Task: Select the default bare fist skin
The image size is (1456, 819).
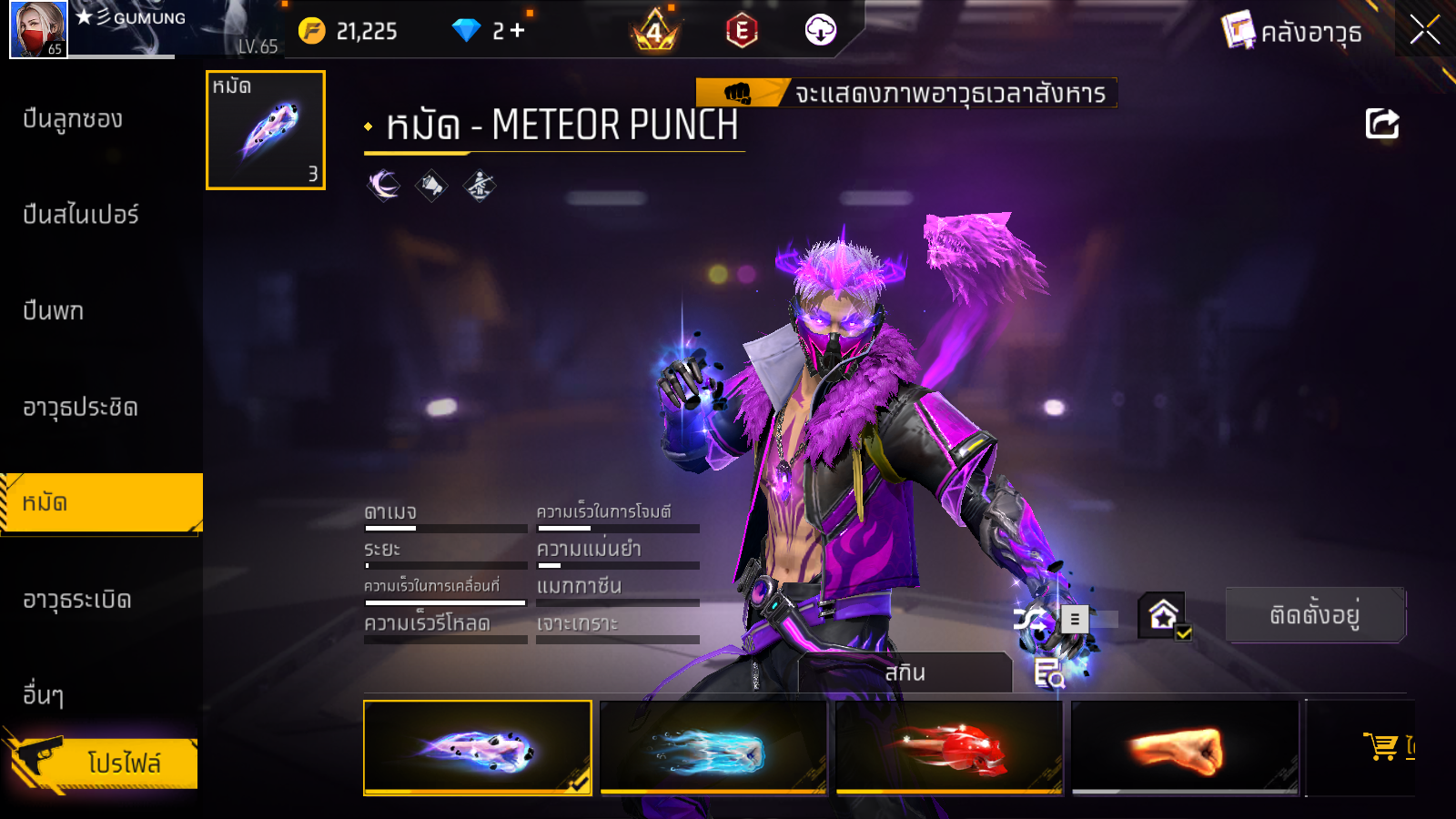Action: 1184,748
